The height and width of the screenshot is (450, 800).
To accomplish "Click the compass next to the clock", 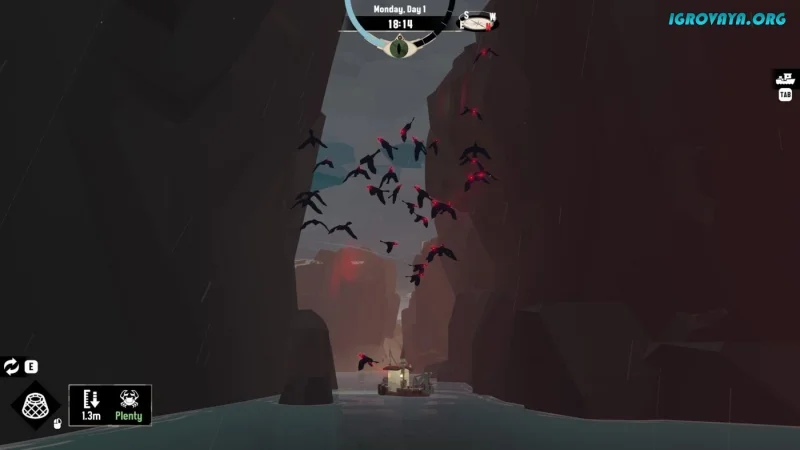I will coord(478,21).
